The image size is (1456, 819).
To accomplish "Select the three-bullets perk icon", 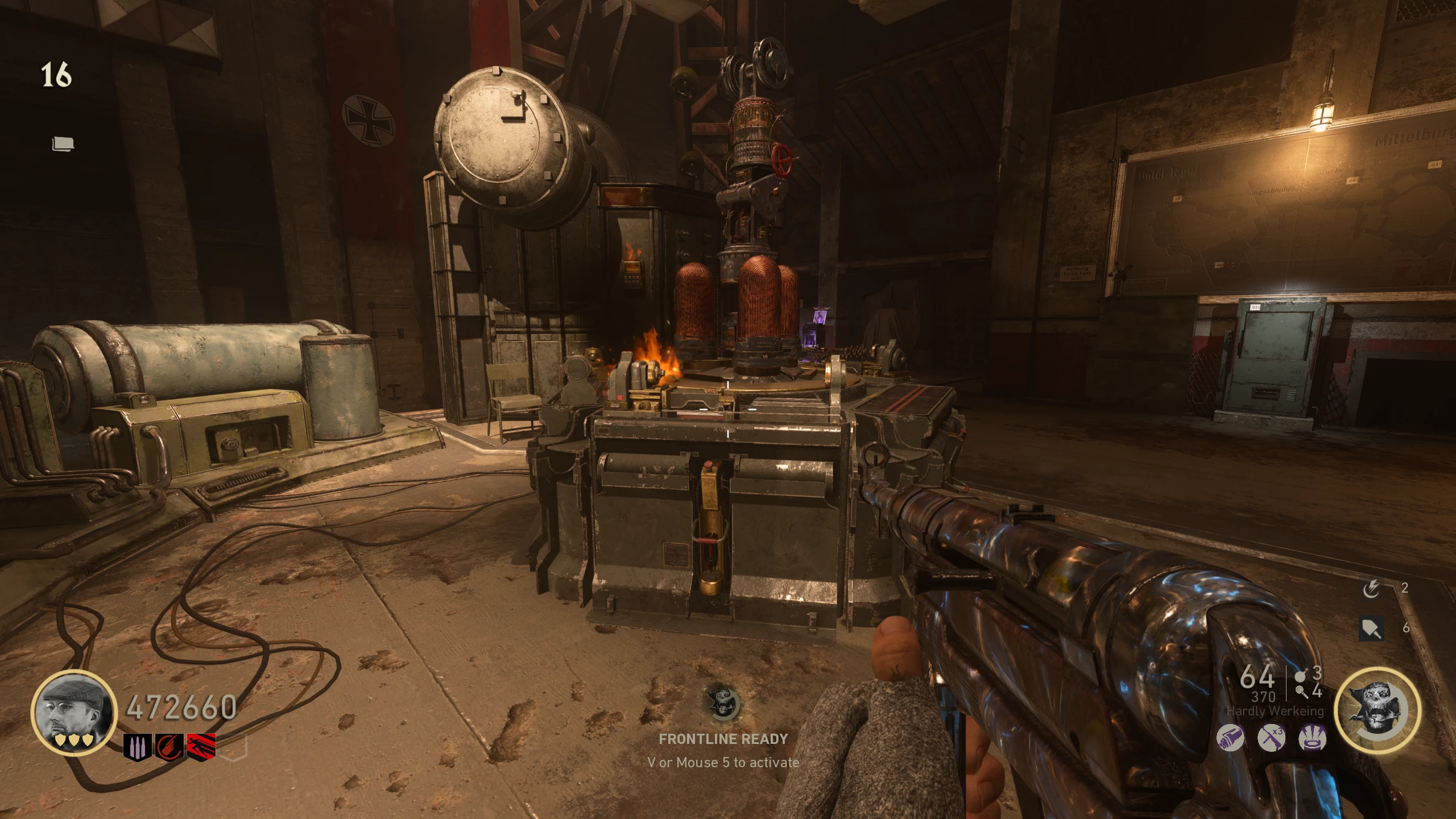I will 138,746.
